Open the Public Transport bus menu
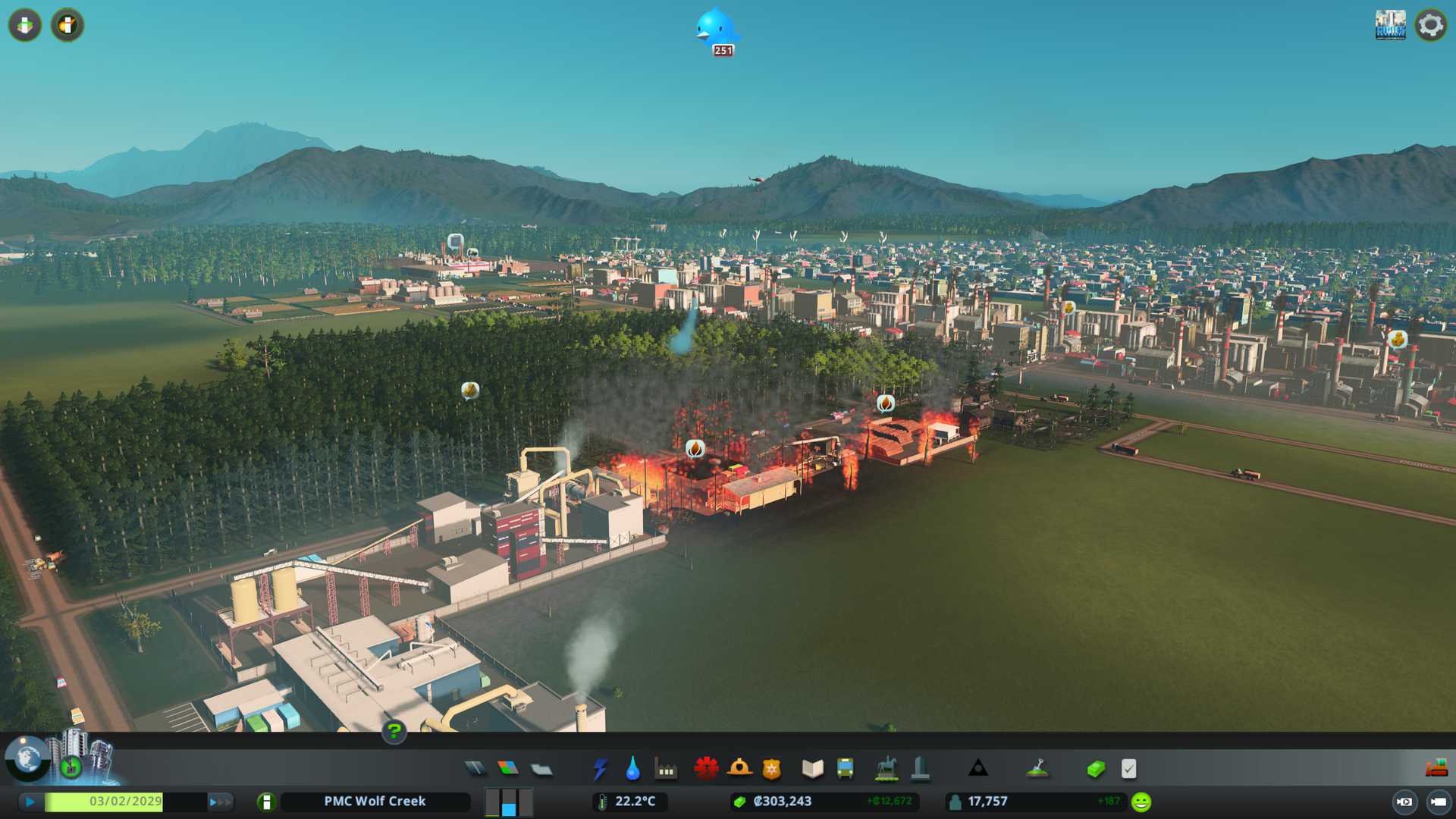1456x819 pixels. 845,769
